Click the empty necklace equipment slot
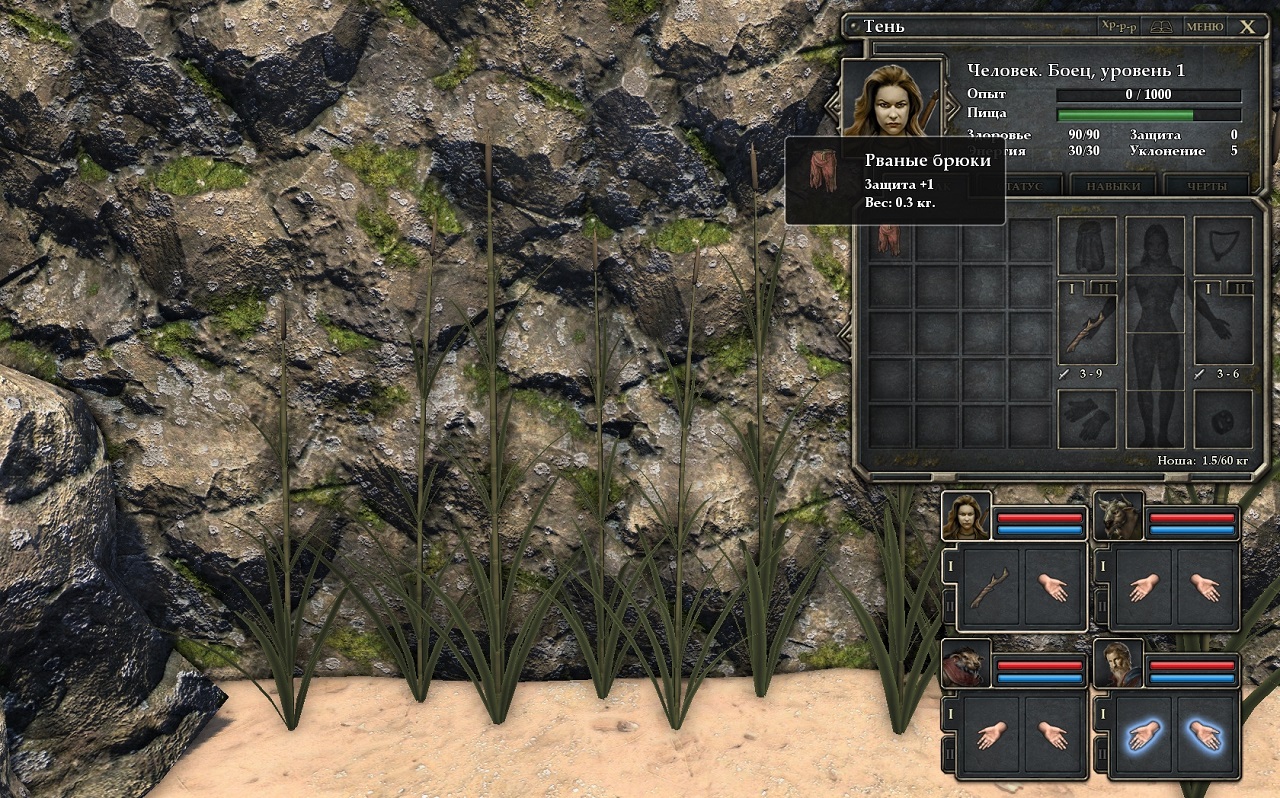1280x798 pixels. (1223, 246)
